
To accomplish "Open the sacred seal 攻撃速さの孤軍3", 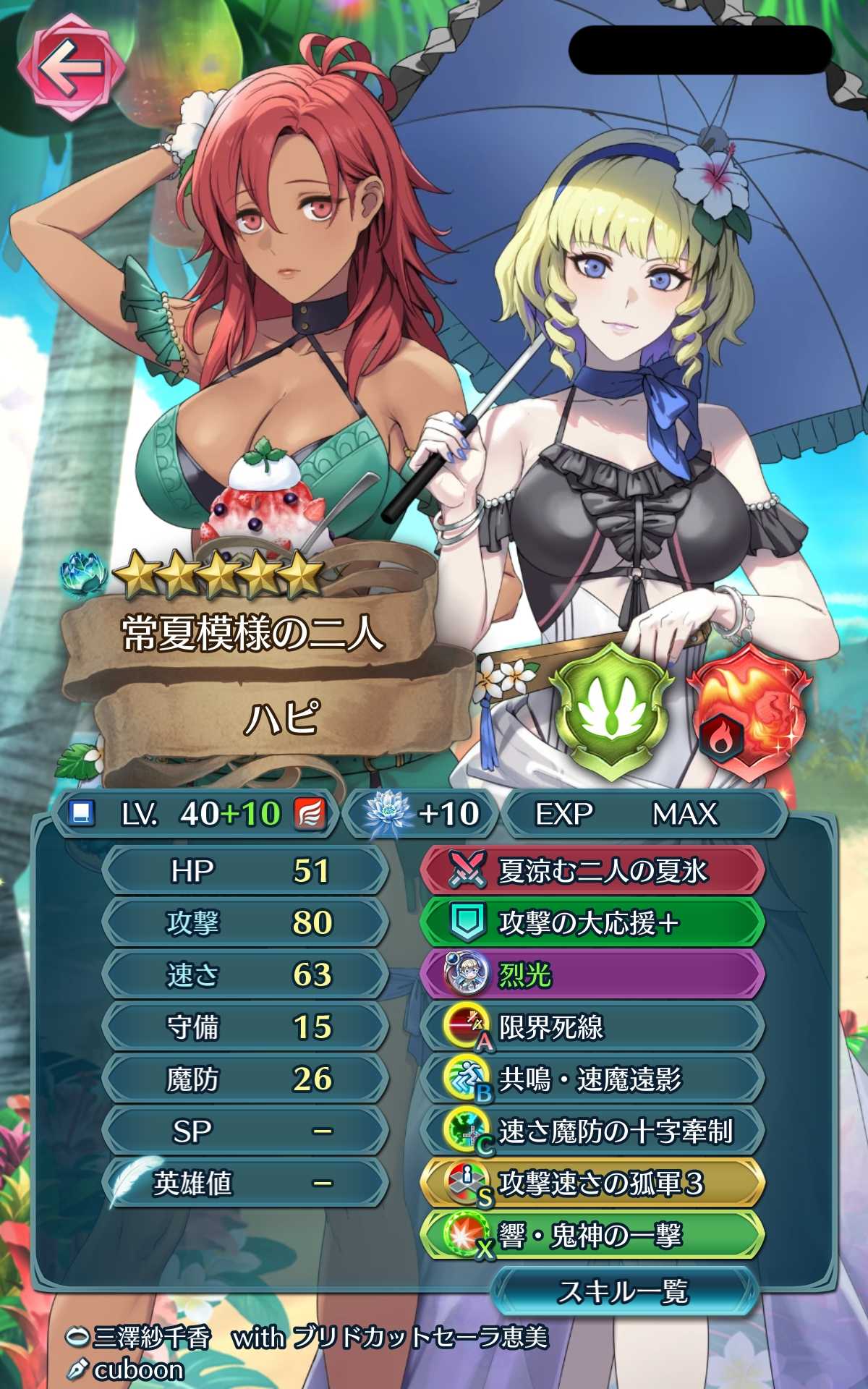I will click(592, 1184).
